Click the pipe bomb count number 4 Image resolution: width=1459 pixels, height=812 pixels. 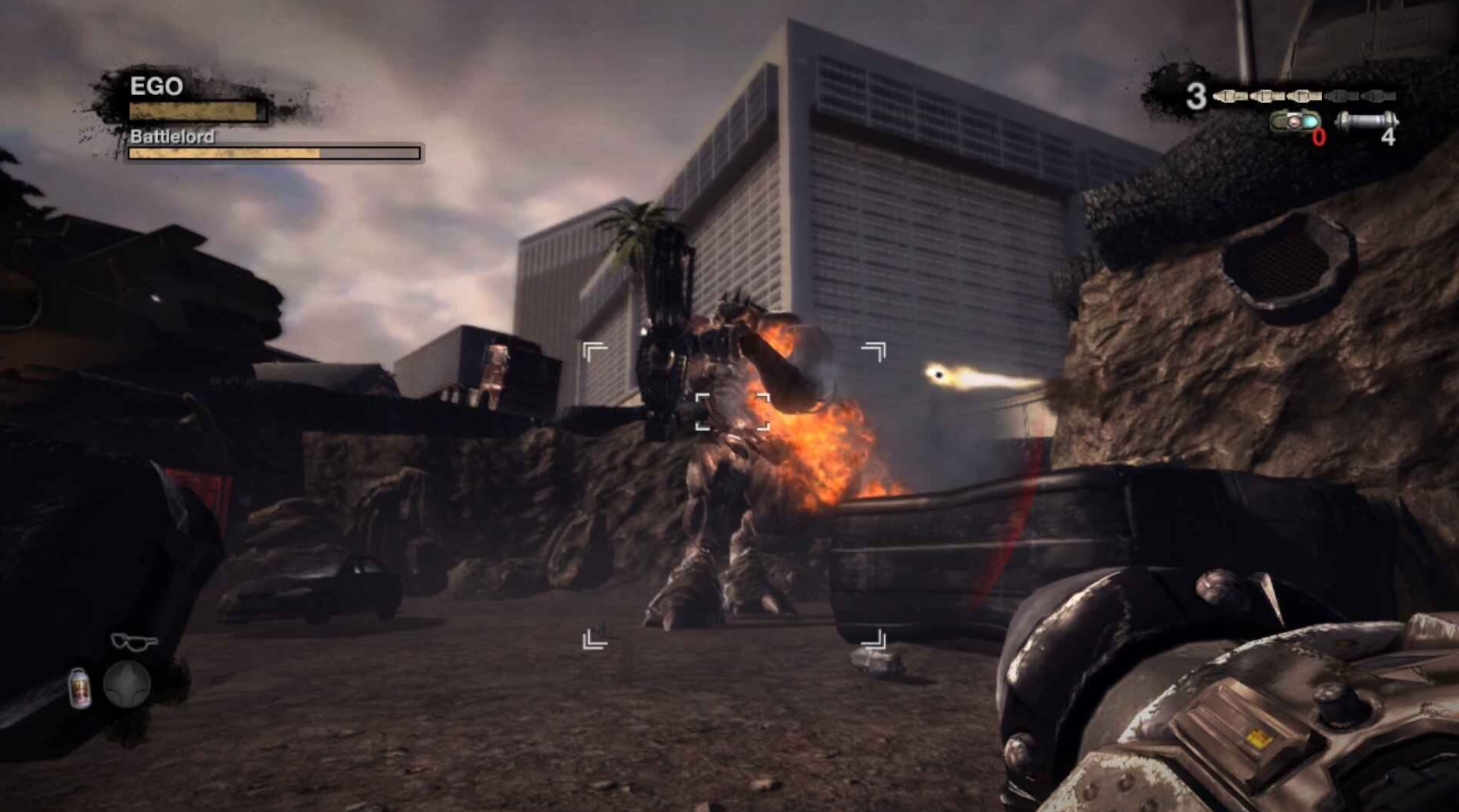[1389, 138]
